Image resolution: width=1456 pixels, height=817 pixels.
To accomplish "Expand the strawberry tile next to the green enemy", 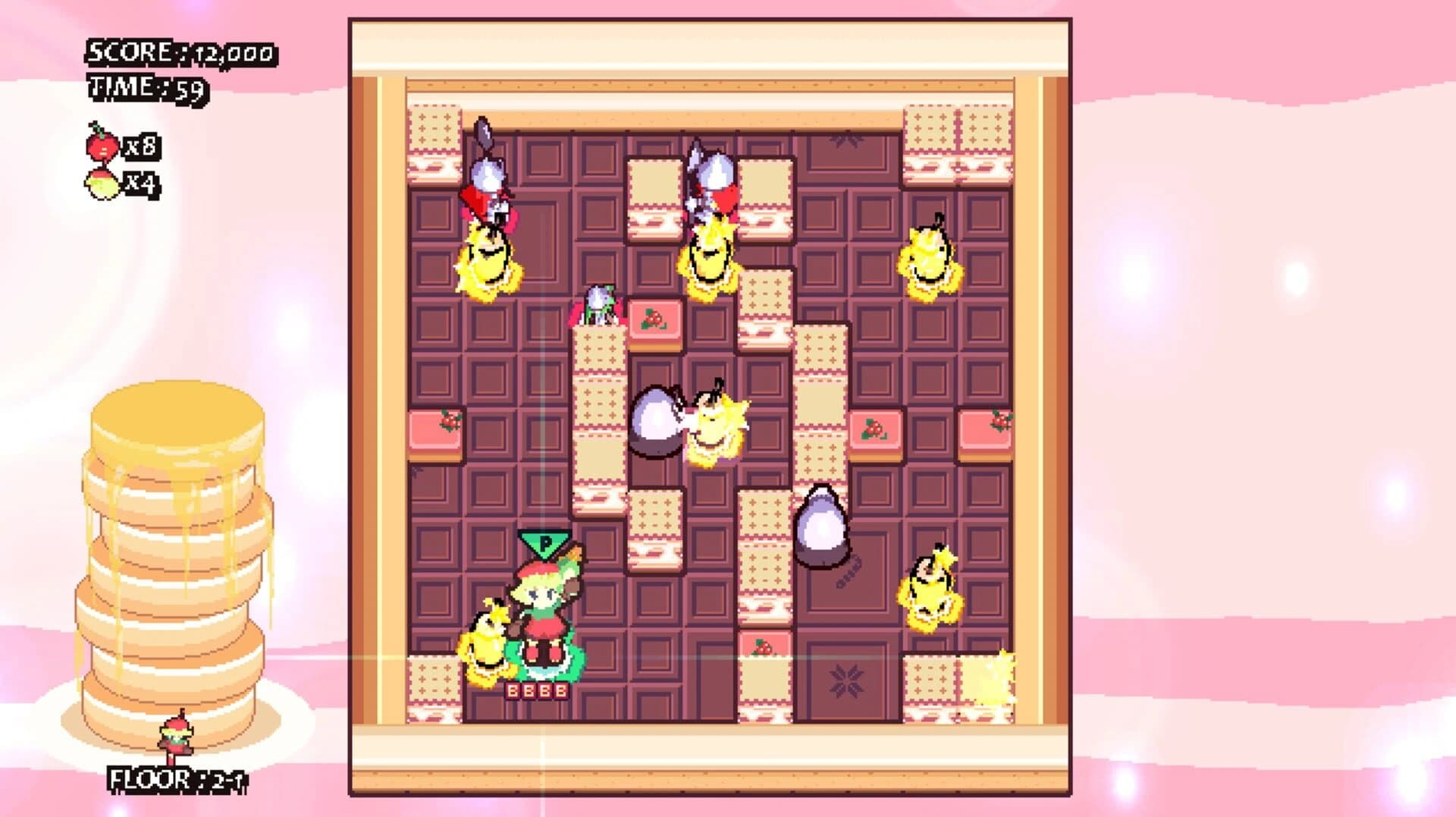I will point(656,319).
